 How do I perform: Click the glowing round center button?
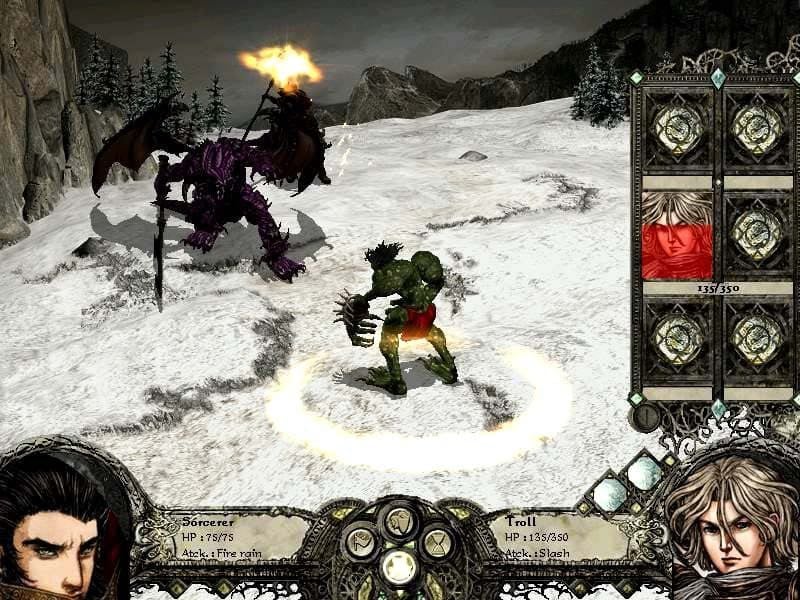(x=400, y=567)
